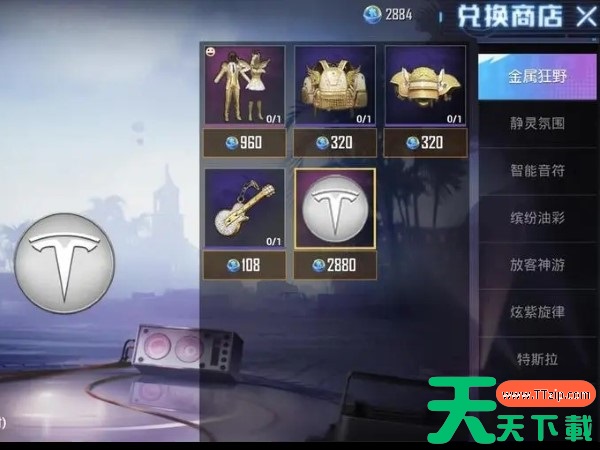Select the Tesla logo item costing 2880
Image resolution: width=600 pixels, height=450 pixels.
[334, 209]
